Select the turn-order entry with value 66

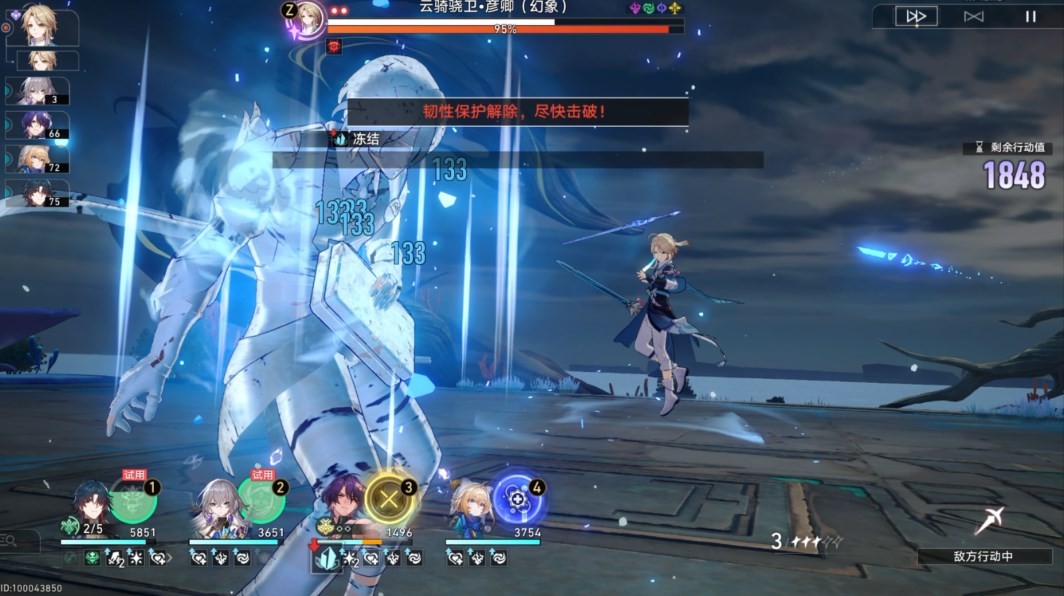pyautogui.click(x=38, y=125)
